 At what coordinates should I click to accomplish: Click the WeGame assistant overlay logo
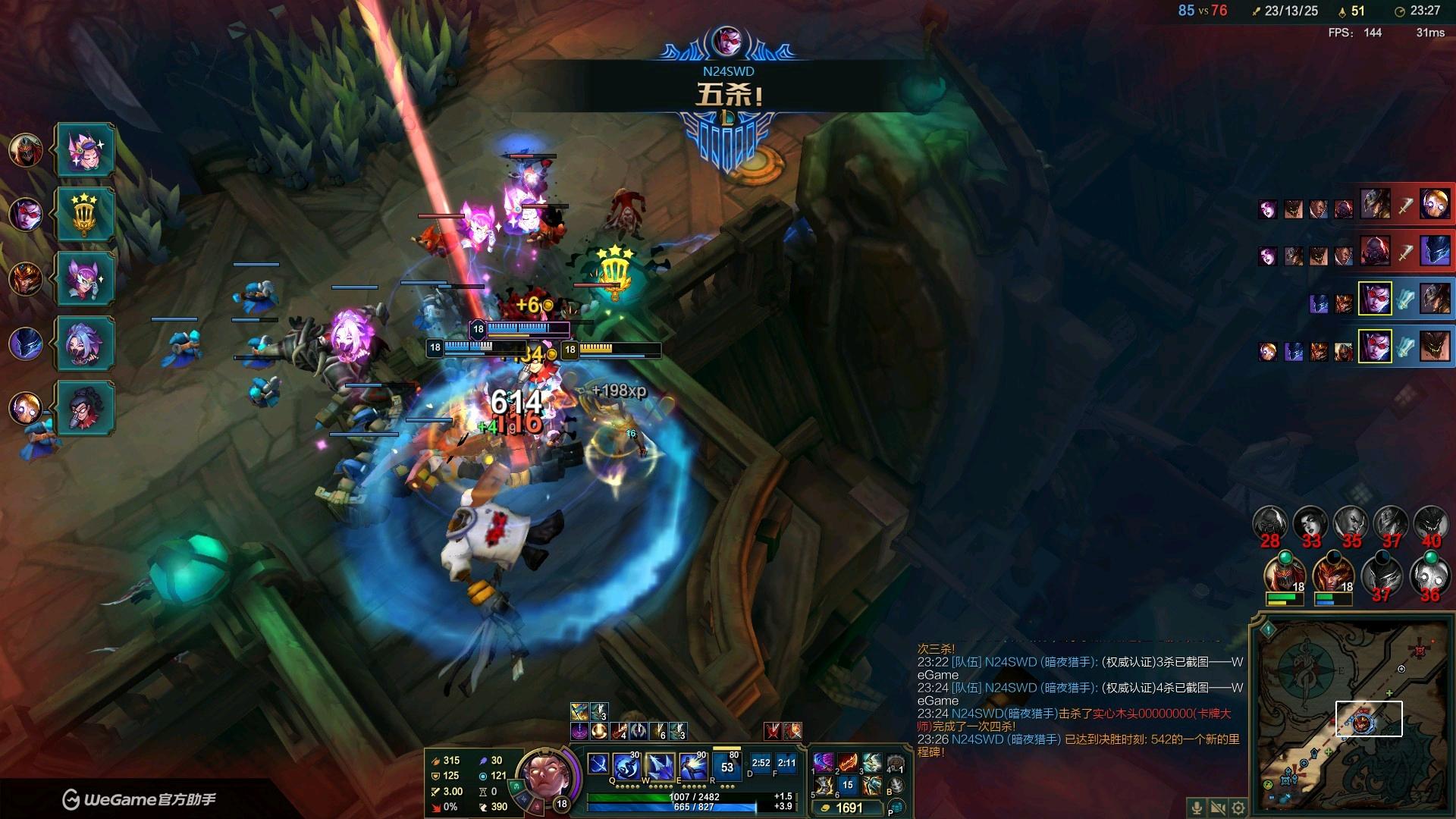coord(71,799)
